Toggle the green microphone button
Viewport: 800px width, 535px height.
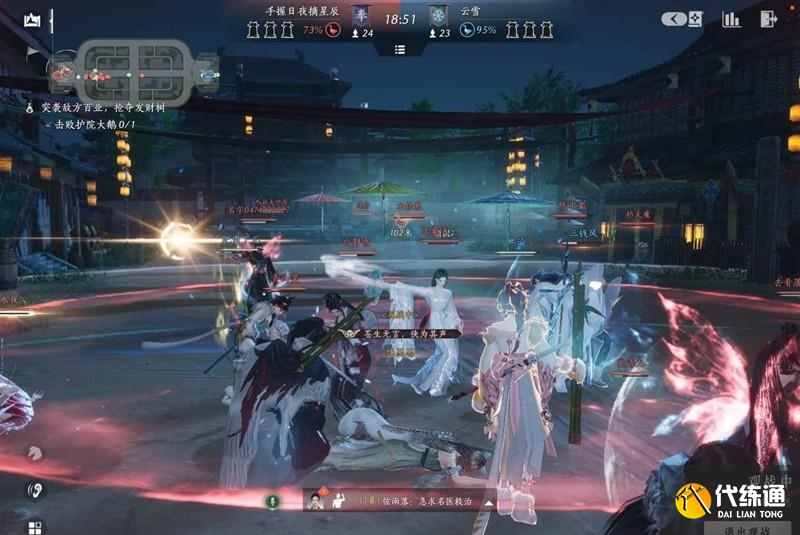(270, 501)
